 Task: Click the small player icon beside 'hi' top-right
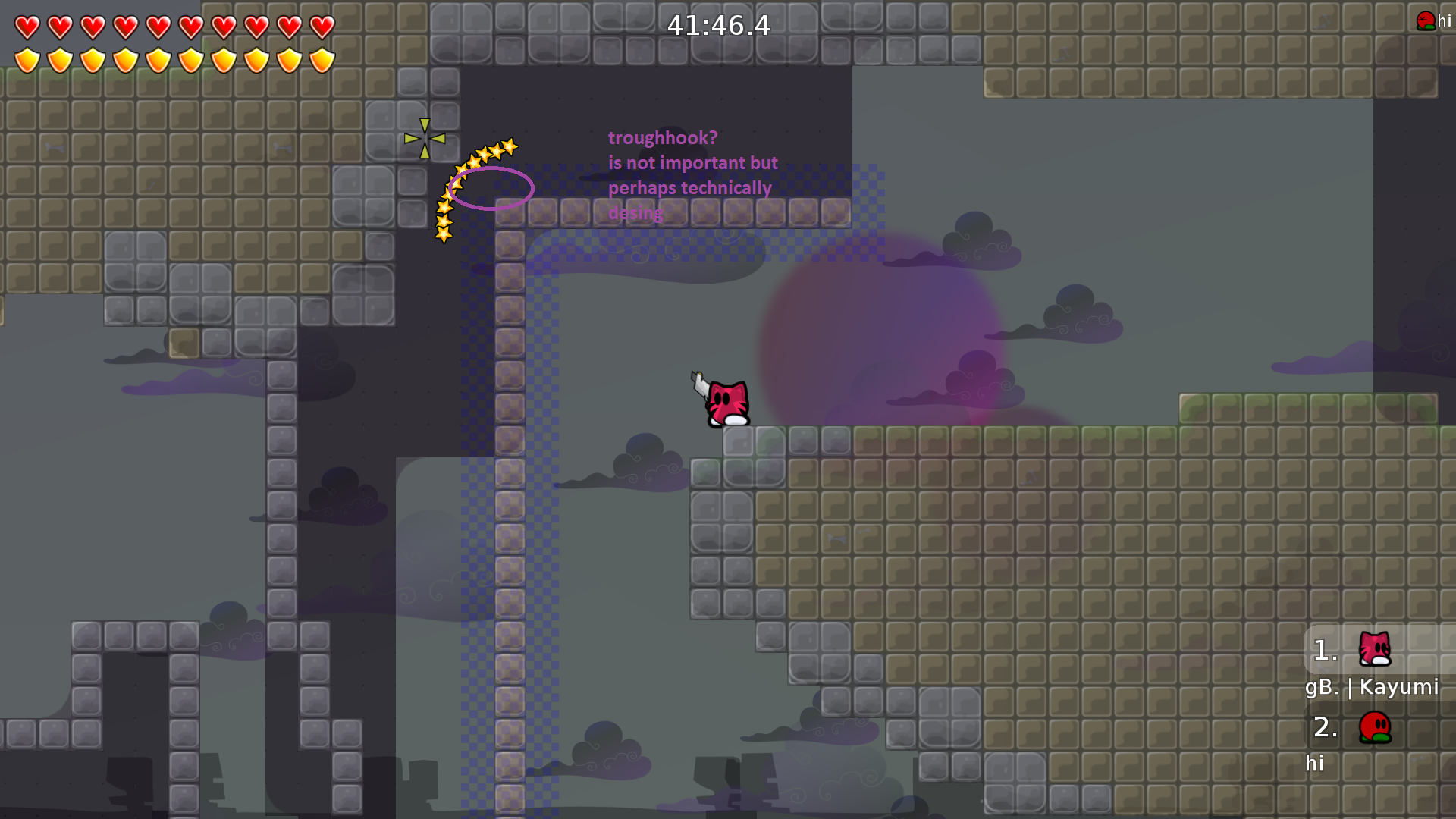1424,19
